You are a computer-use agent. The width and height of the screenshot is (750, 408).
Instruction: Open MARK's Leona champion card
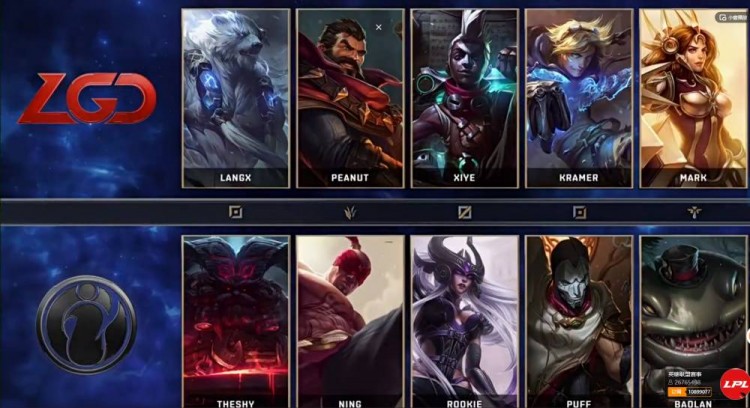coord(693,98)
